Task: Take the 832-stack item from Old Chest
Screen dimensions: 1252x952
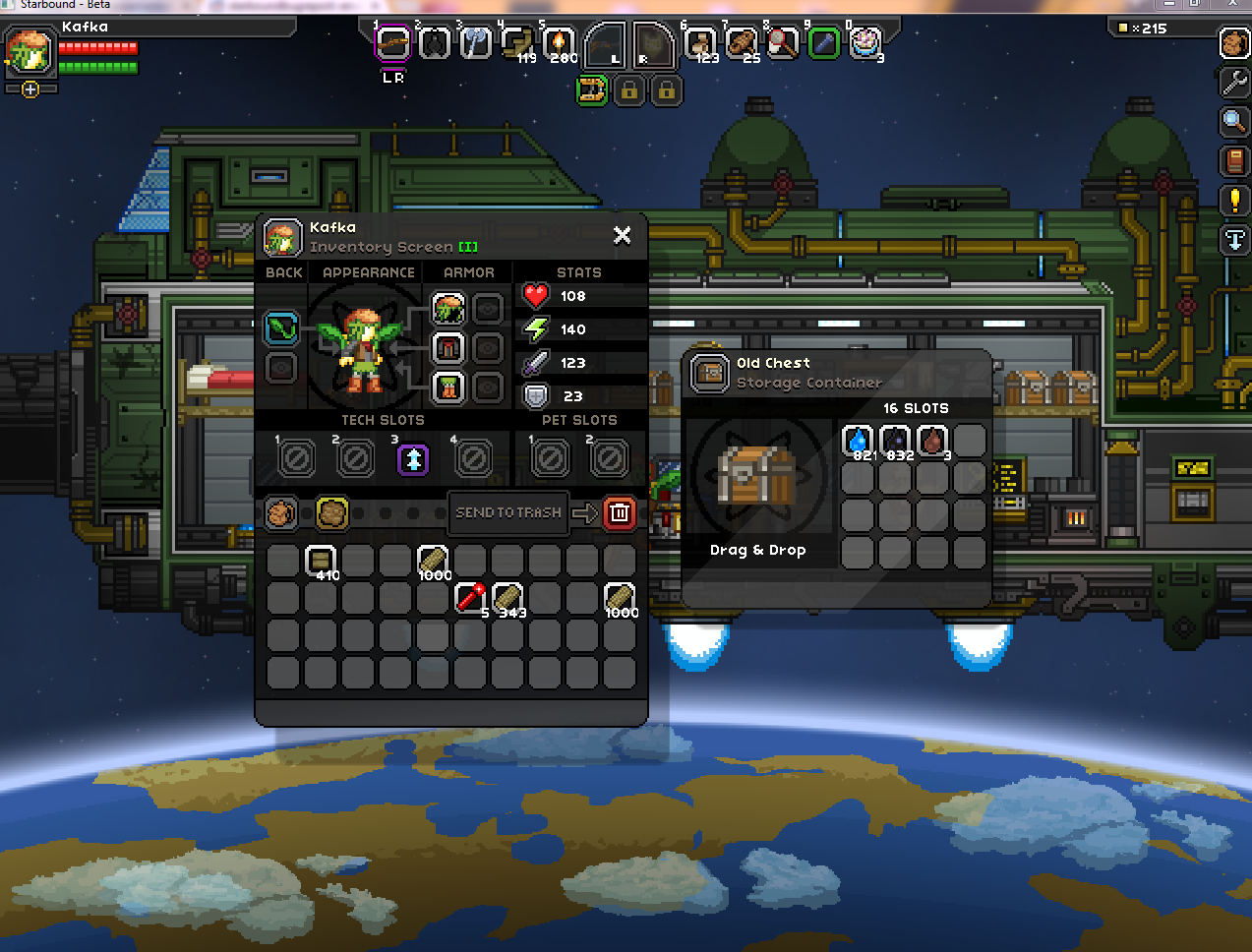Action: point(895,441)
